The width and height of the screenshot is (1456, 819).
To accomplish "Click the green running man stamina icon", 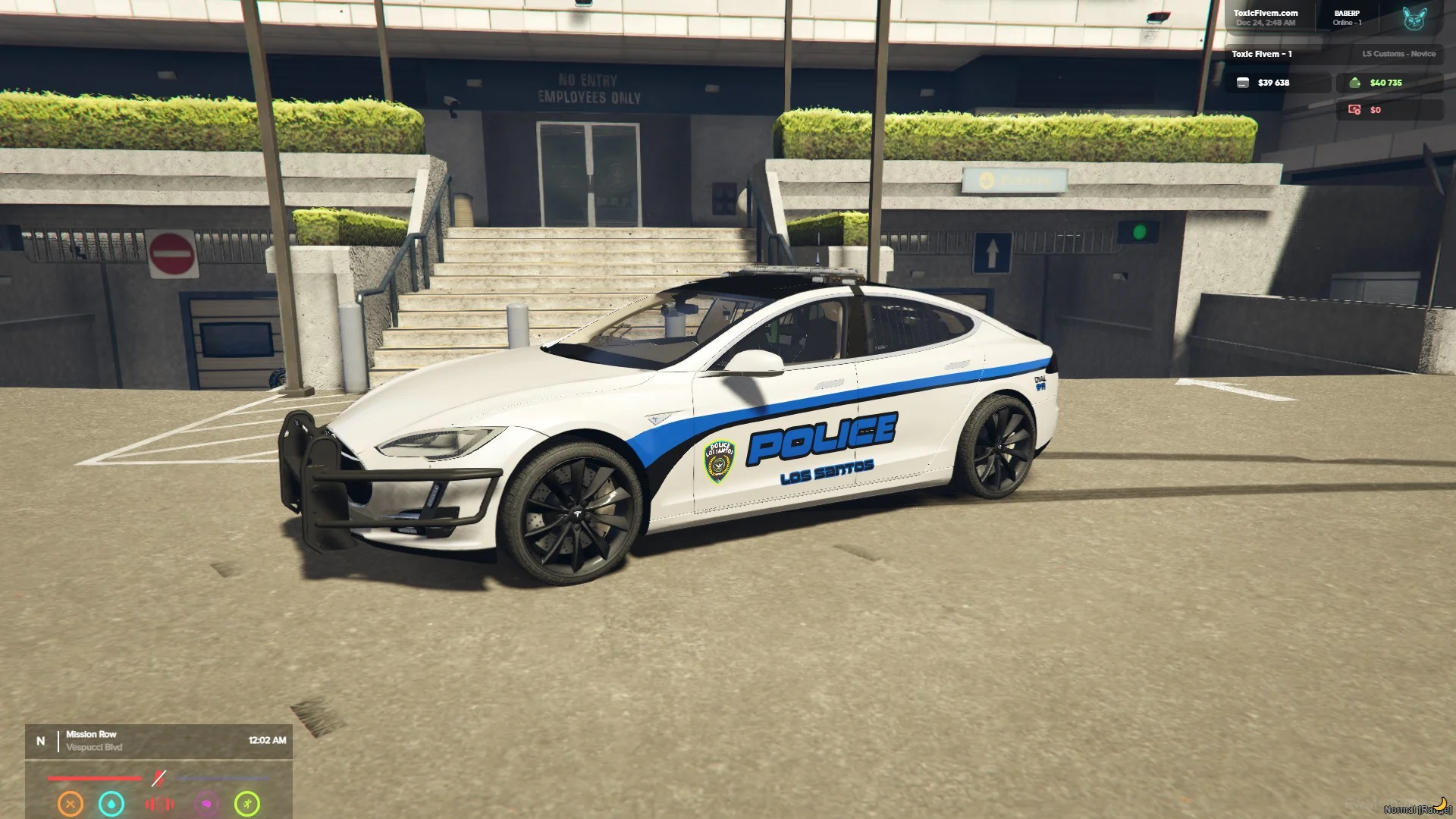I will tap(247, 804).
